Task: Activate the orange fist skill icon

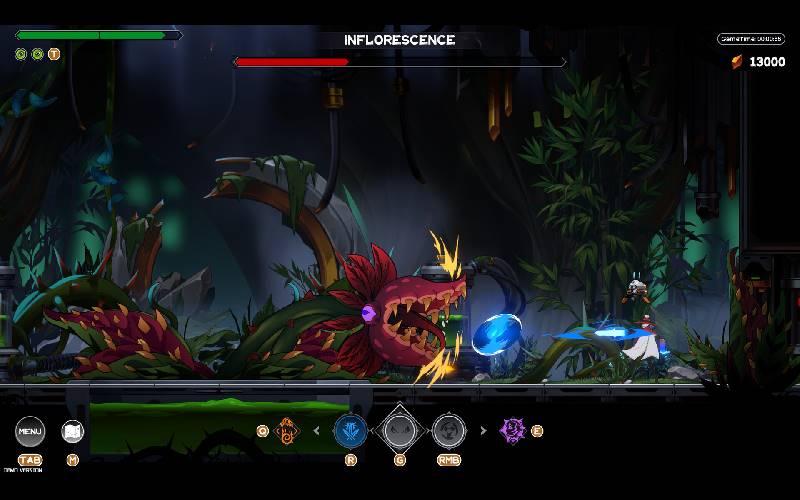Action: coord(286,431)
